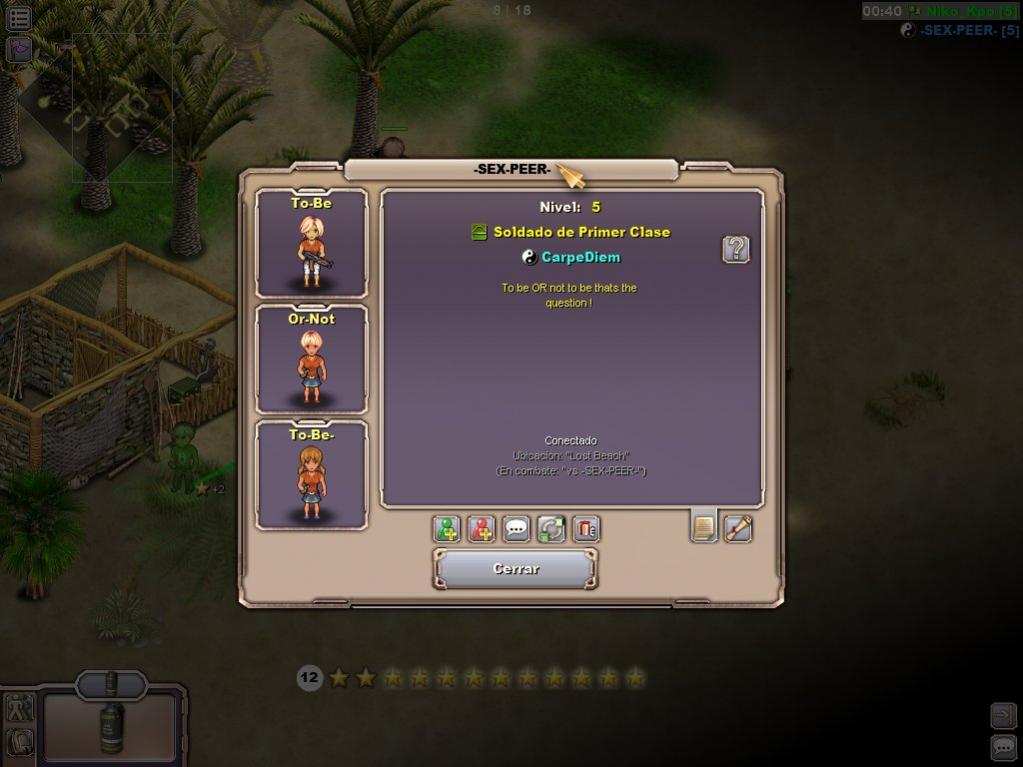Open the list menu icon

pos(19,17)
